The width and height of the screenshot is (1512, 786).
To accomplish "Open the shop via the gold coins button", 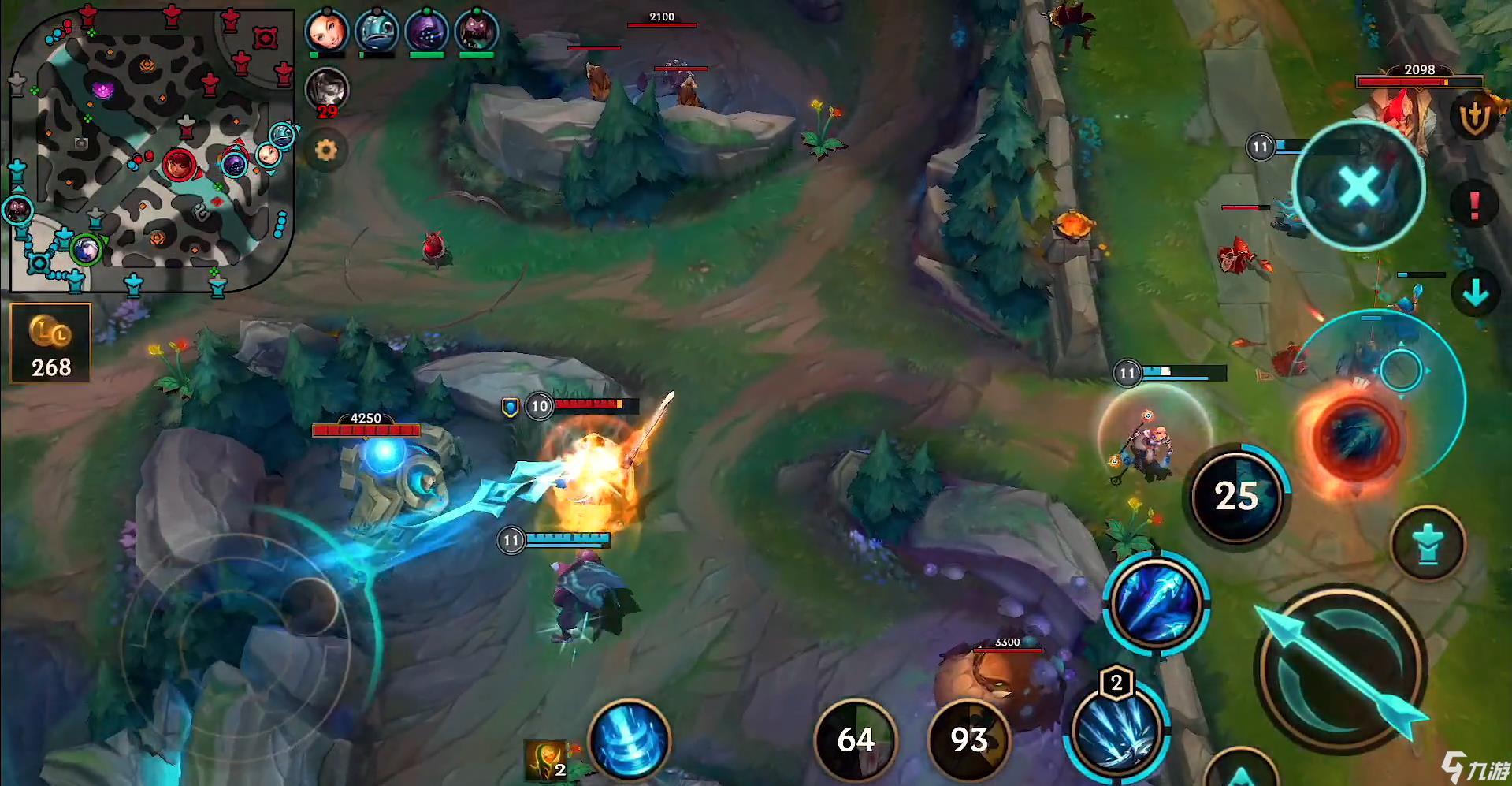I will click(50, 344).
